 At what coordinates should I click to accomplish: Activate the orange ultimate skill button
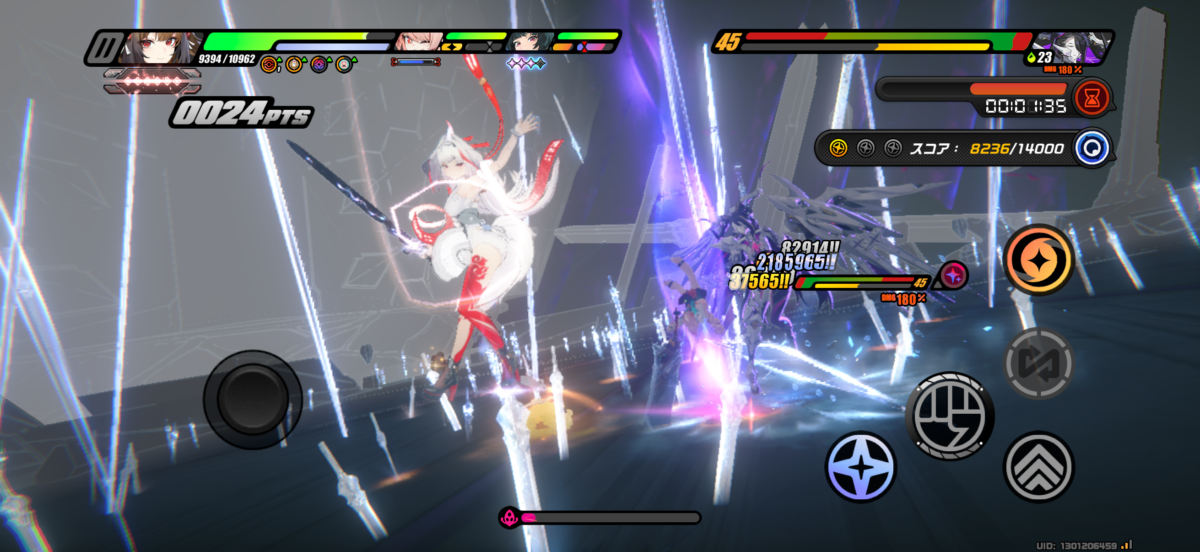point(1038,259)
